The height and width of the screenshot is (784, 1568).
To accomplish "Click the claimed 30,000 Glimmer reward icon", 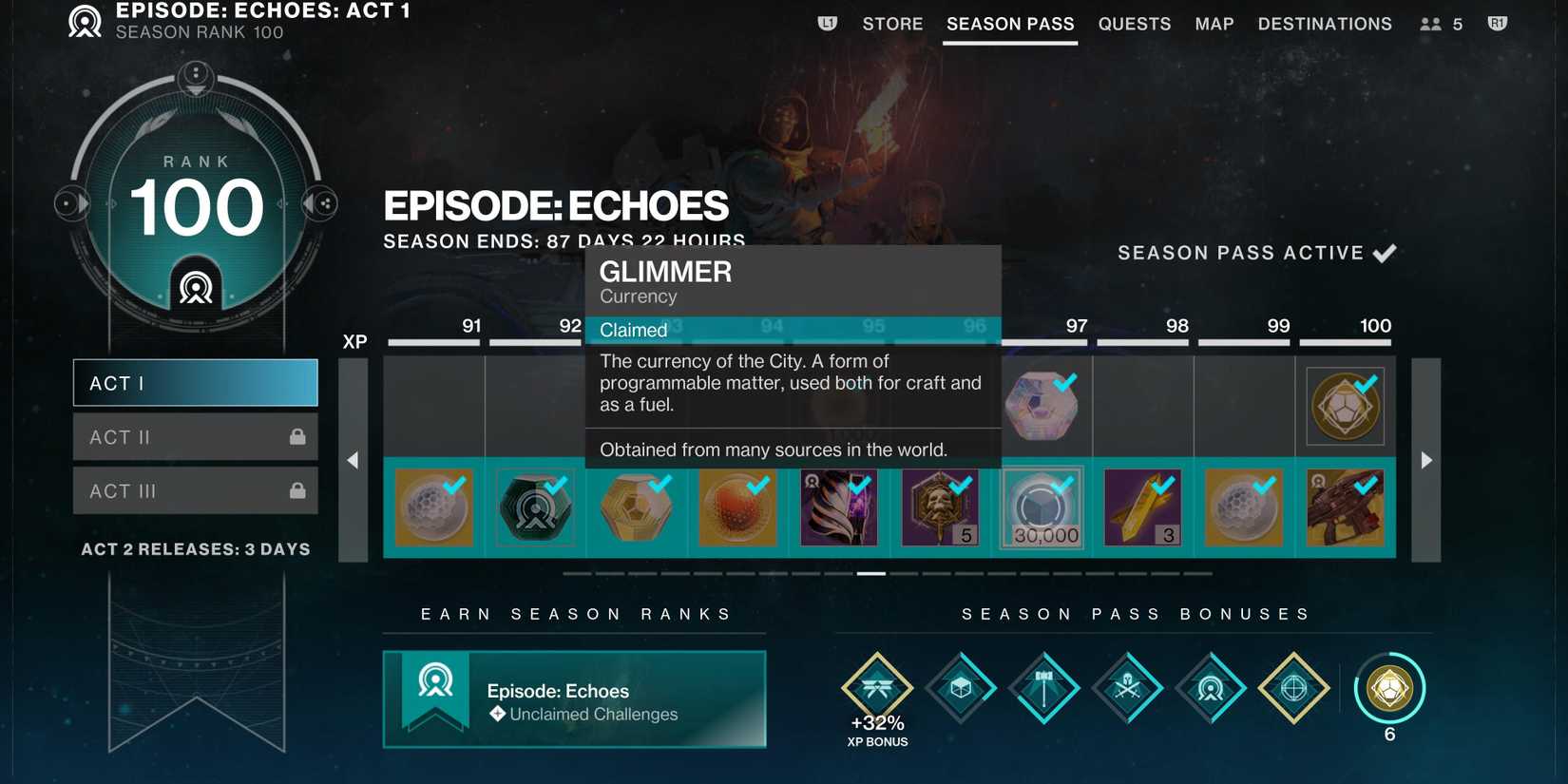I will [x=1042, y=507].
